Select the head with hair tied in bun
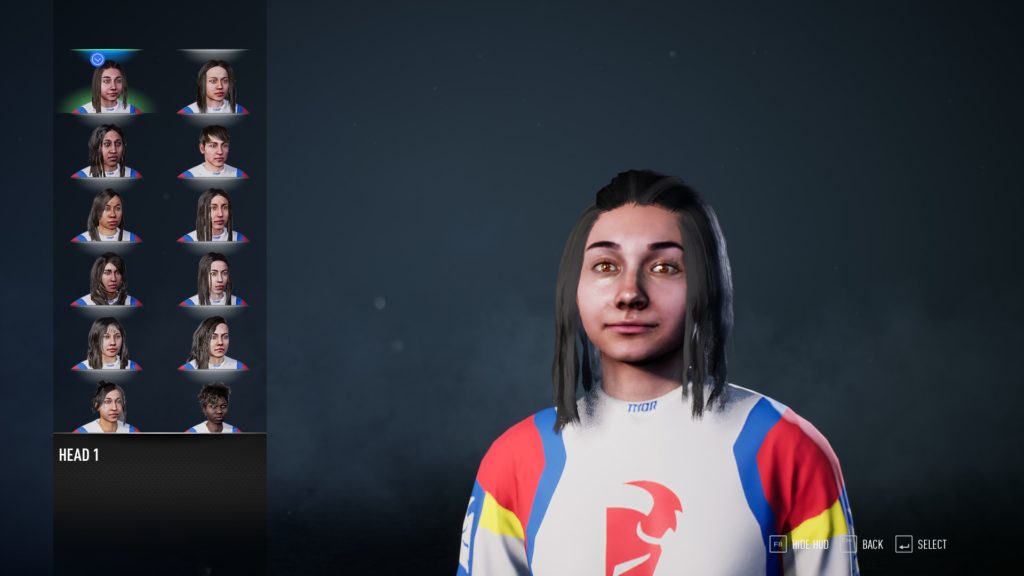 pos(107,407)
